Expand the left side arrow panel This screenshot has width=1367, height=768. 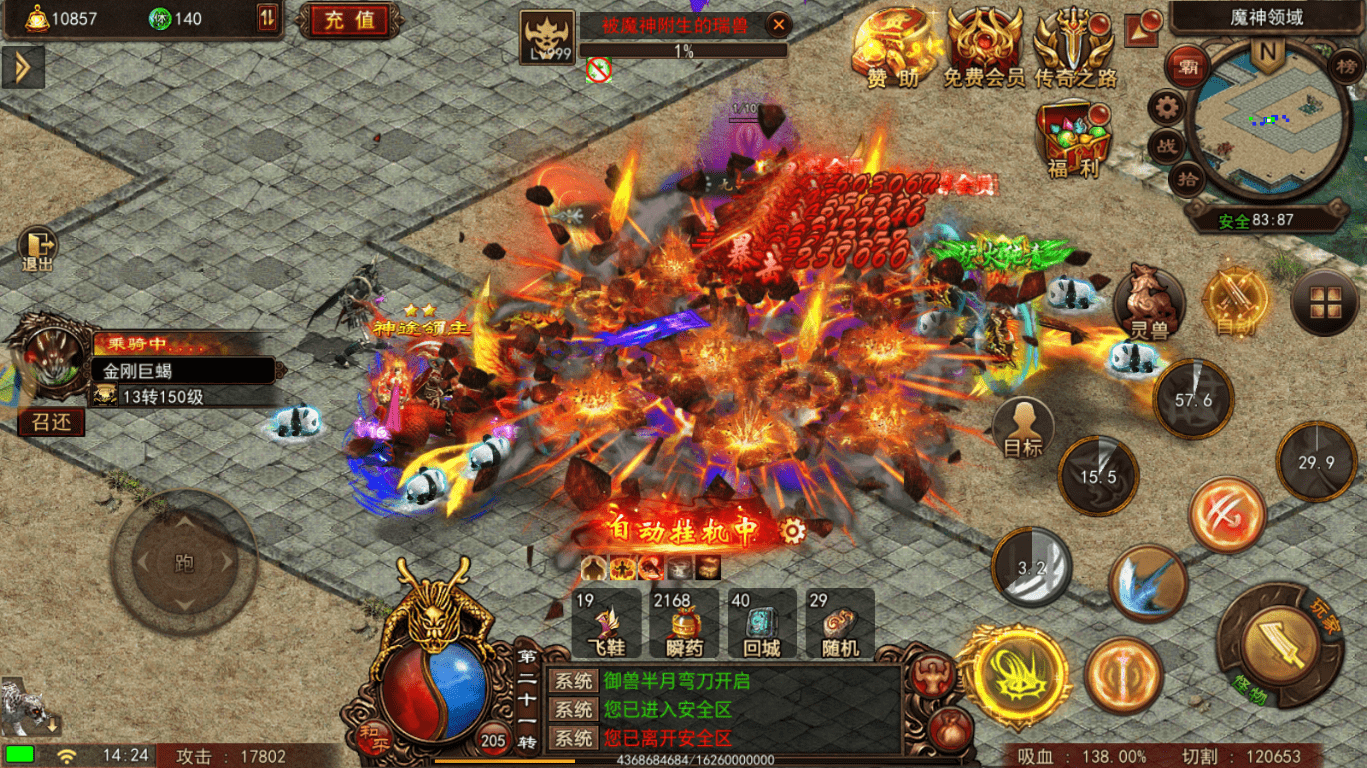(x=22, y=66)
